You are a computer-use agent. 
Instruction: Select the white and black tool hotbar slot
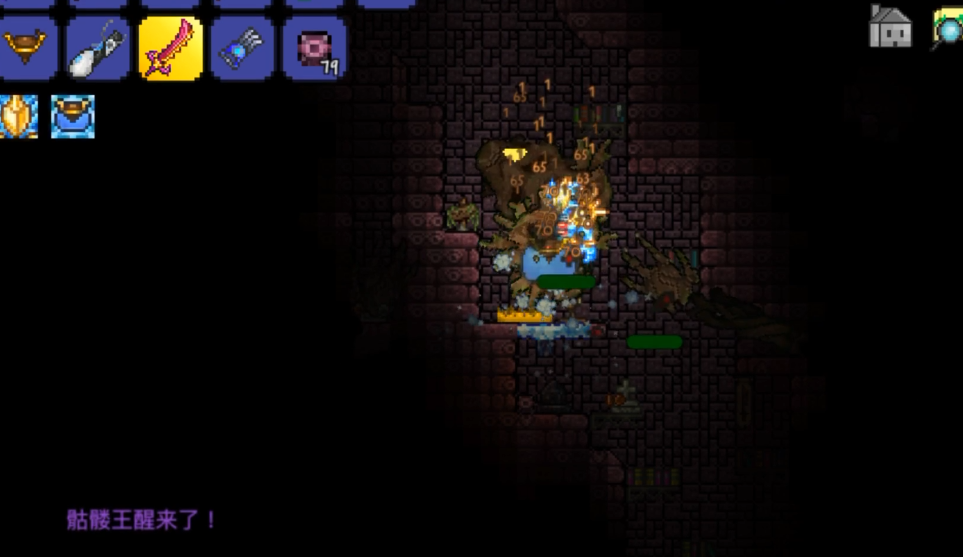(98, 49)
